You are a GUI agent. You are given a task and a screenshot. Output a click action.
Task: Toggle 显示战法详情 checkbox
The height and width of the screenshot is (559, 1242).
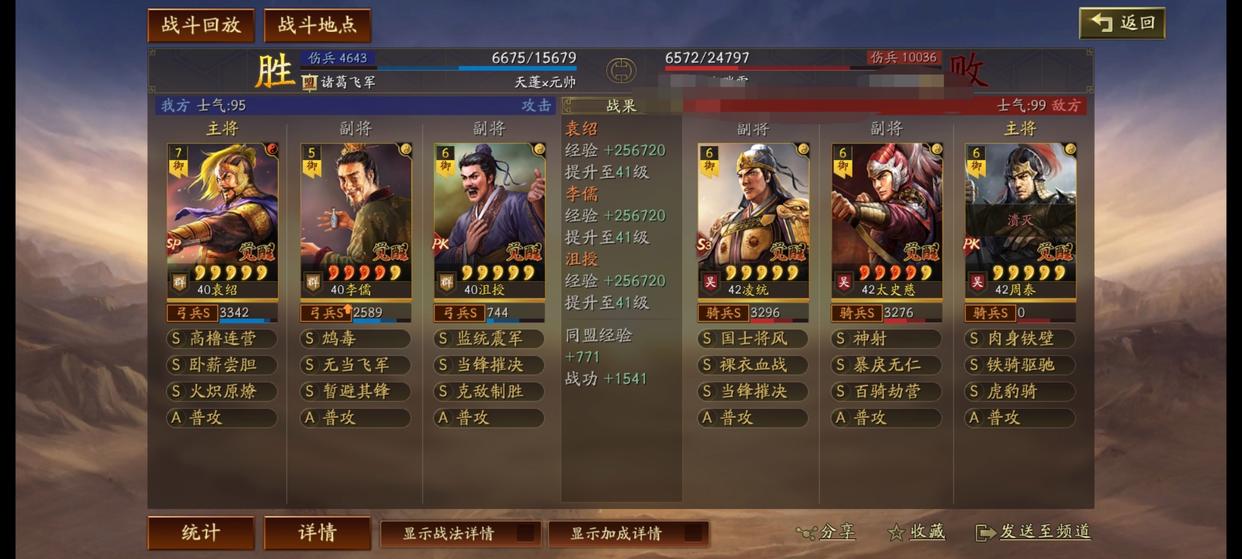(460, 533)
